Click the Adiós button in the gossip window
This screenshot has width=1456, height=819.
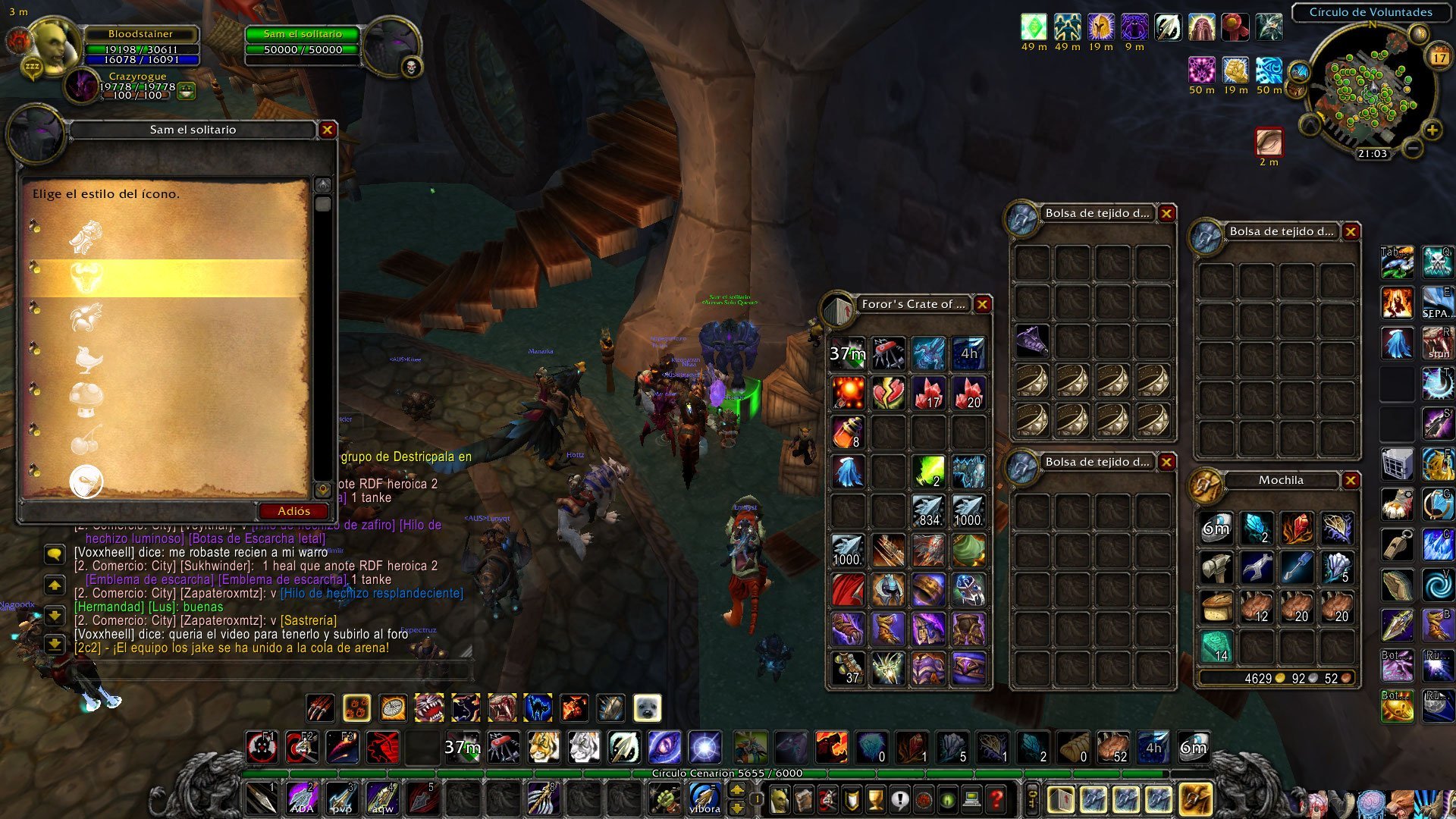(293, 511)
